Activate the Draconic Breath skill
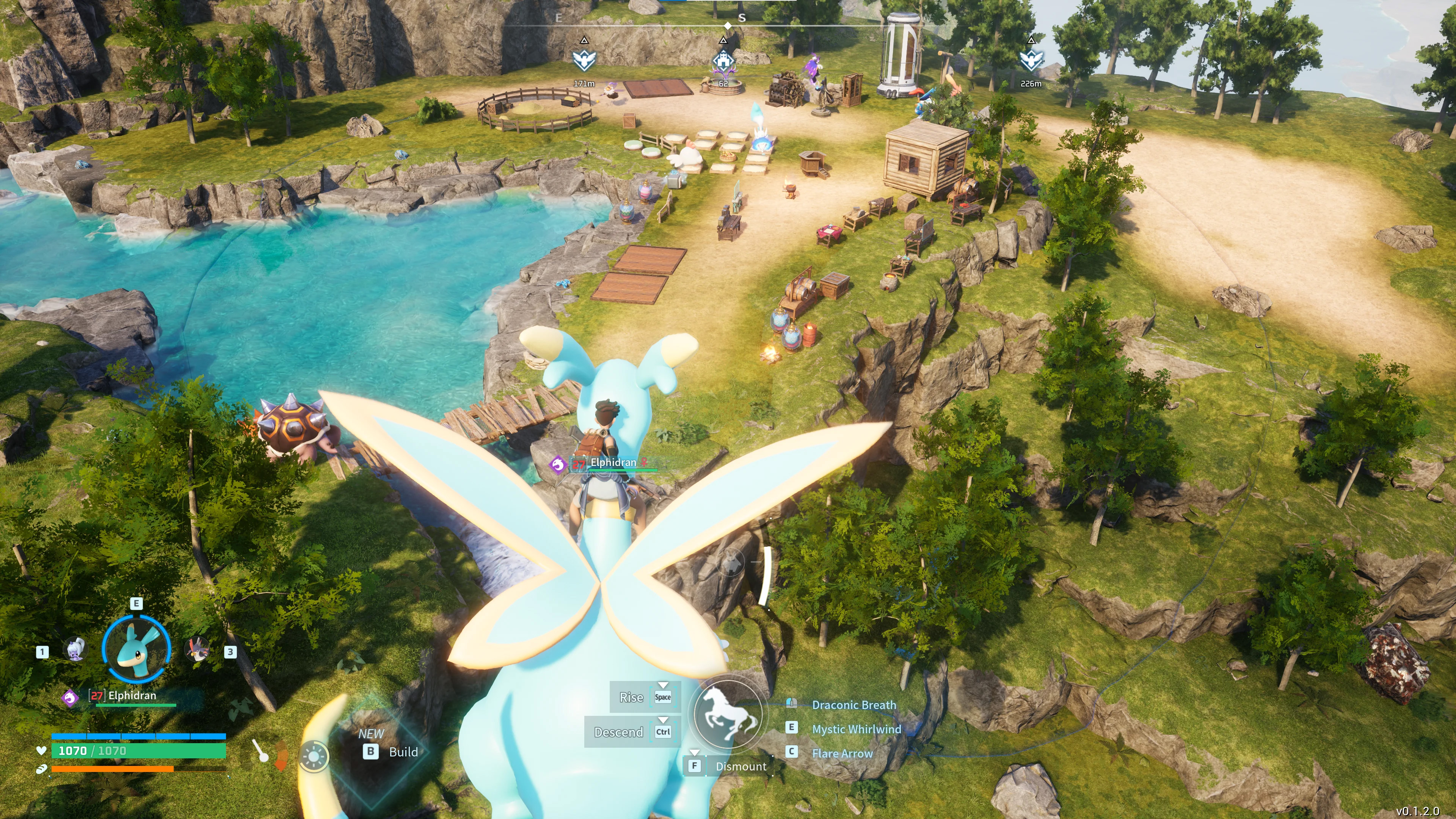The image size is (1456, 819). coord(854,705)
